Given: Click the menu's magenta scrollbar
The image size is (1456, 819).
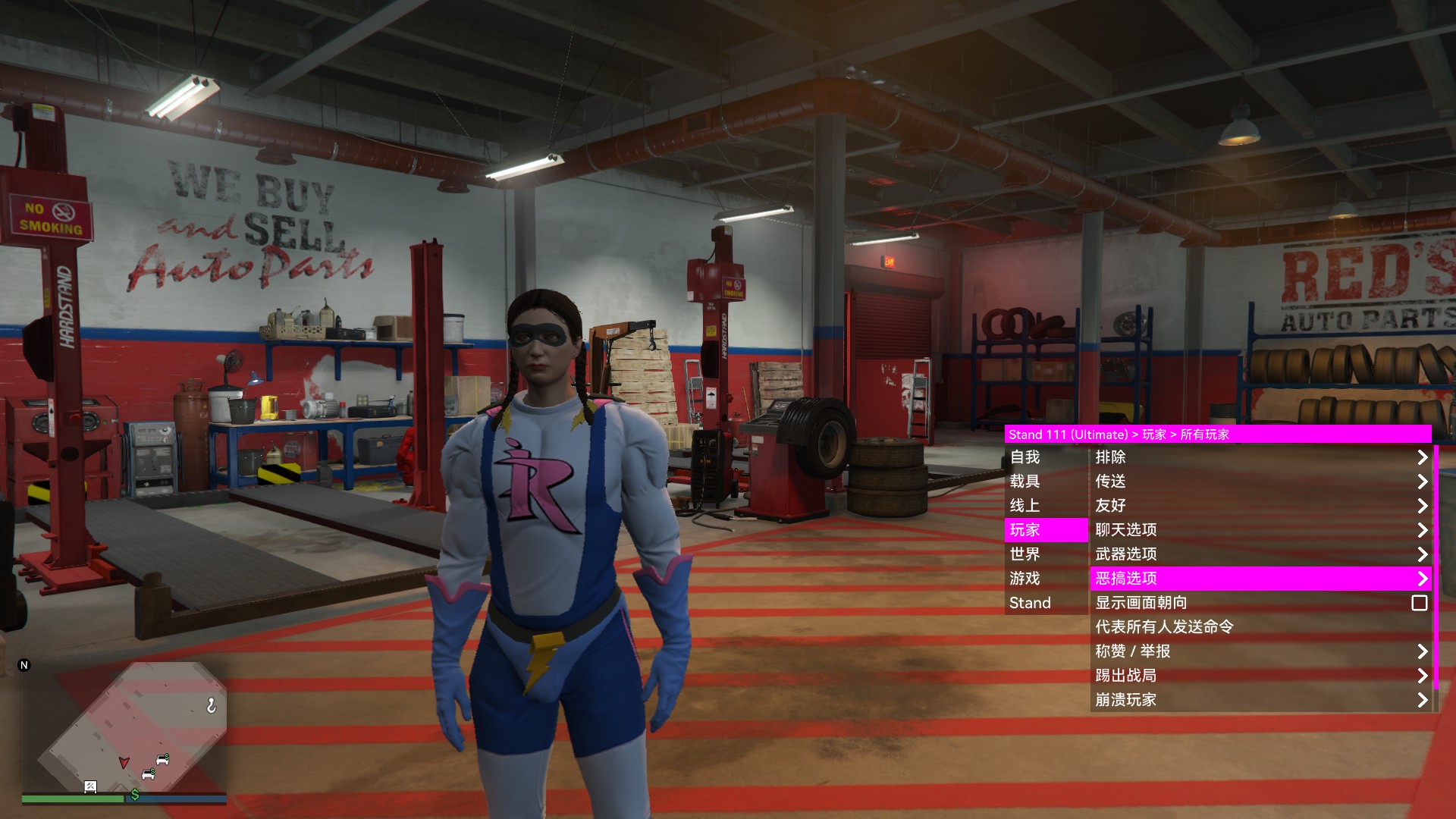Looking at the screenshot, I should tap(1436, 567).
